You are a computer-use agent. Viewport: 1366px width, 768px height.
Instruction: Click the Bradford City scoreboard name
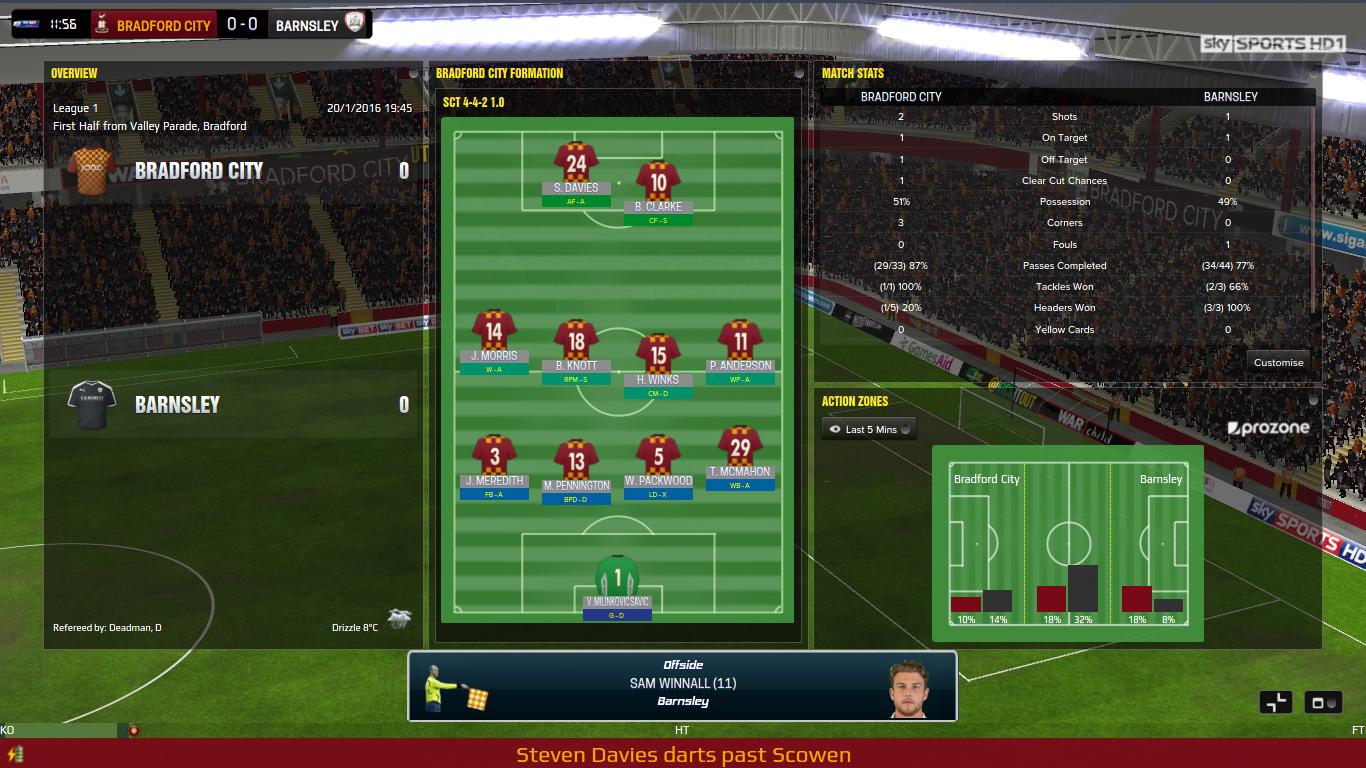pyautogui.click(x=164, y=25)
